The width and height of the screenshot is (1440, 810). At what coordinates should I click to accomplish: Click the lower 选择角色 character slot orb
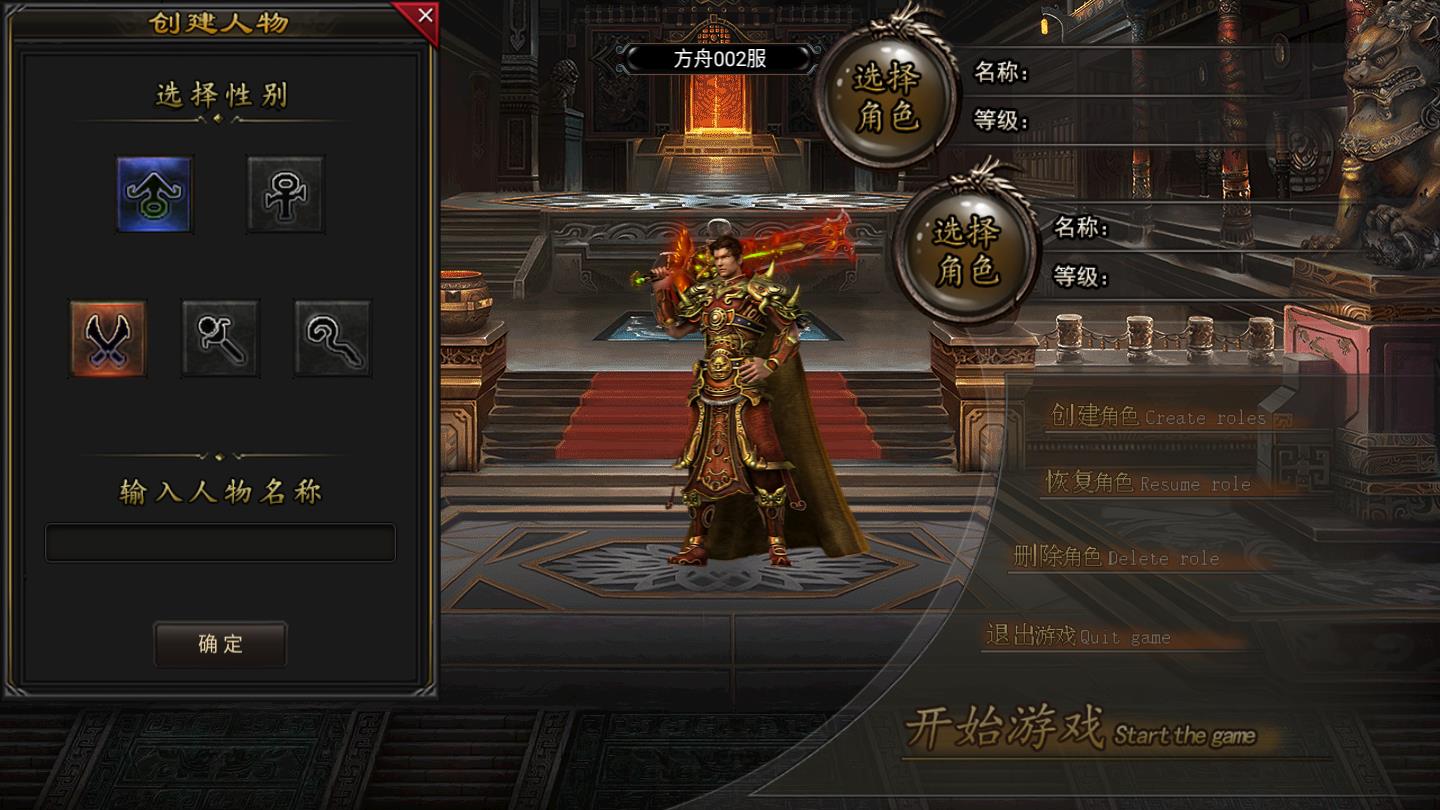click(967, 251)
